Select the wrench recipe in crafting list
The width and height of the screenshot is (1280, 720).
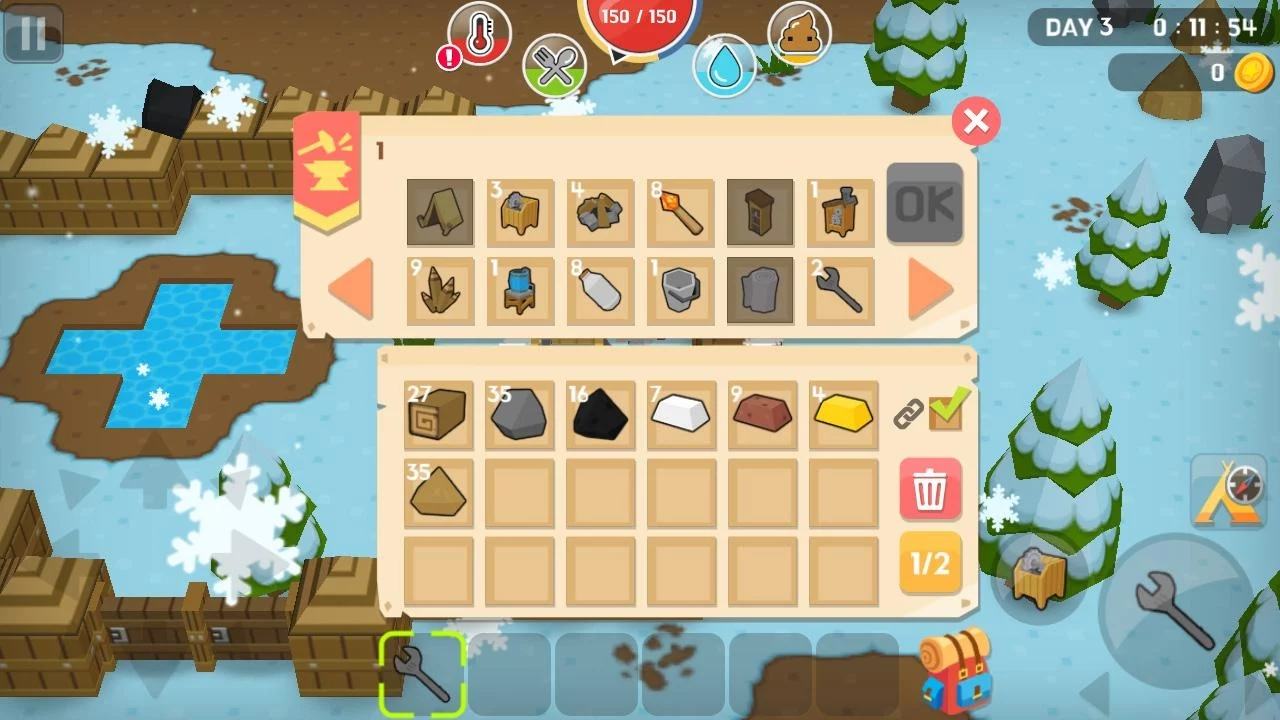tap(840, 290)
